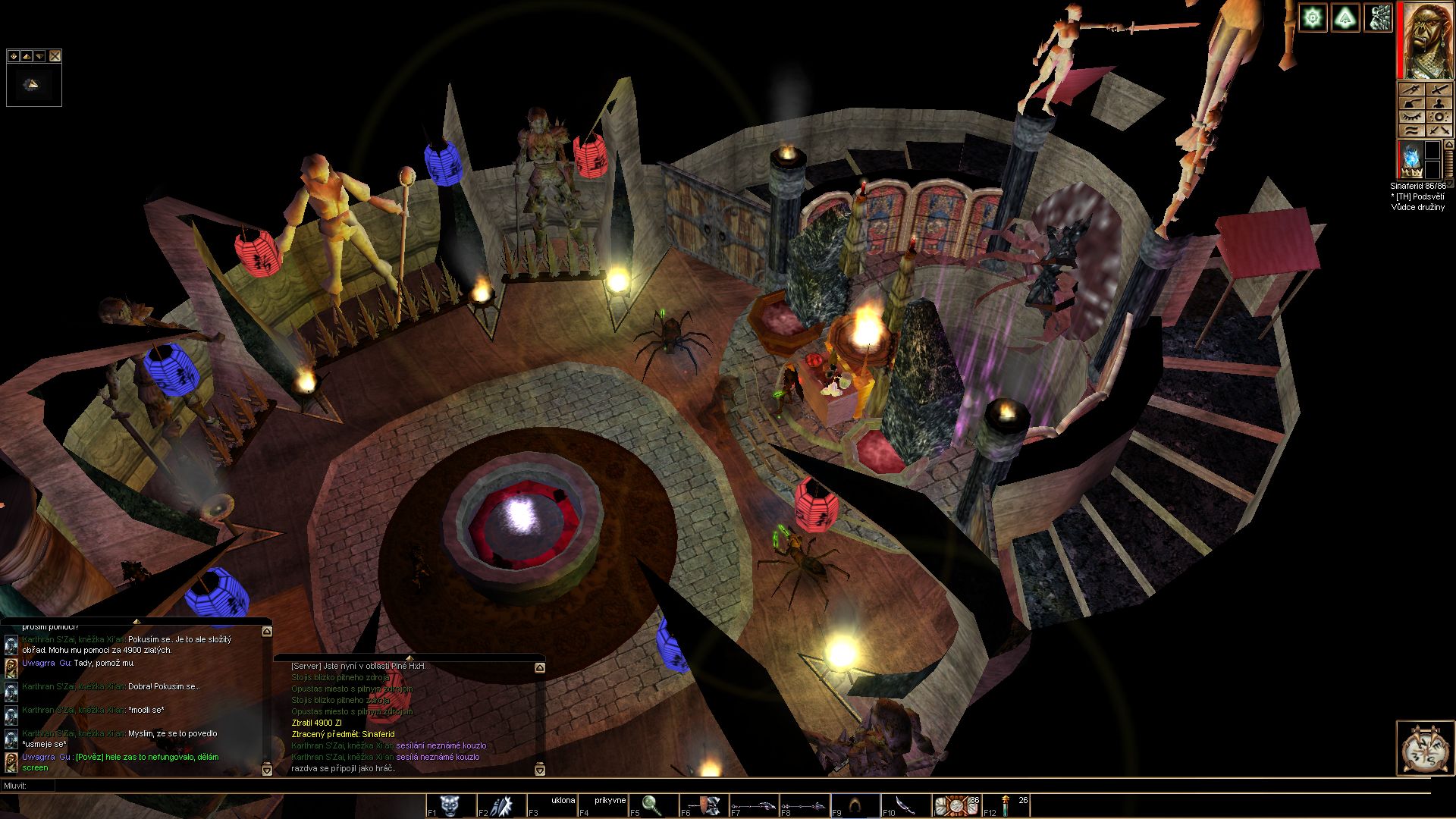This screenshot has width=1456, height=819.
Task: Click the closed eye menu button
Action: click(x=1410, y=117)
